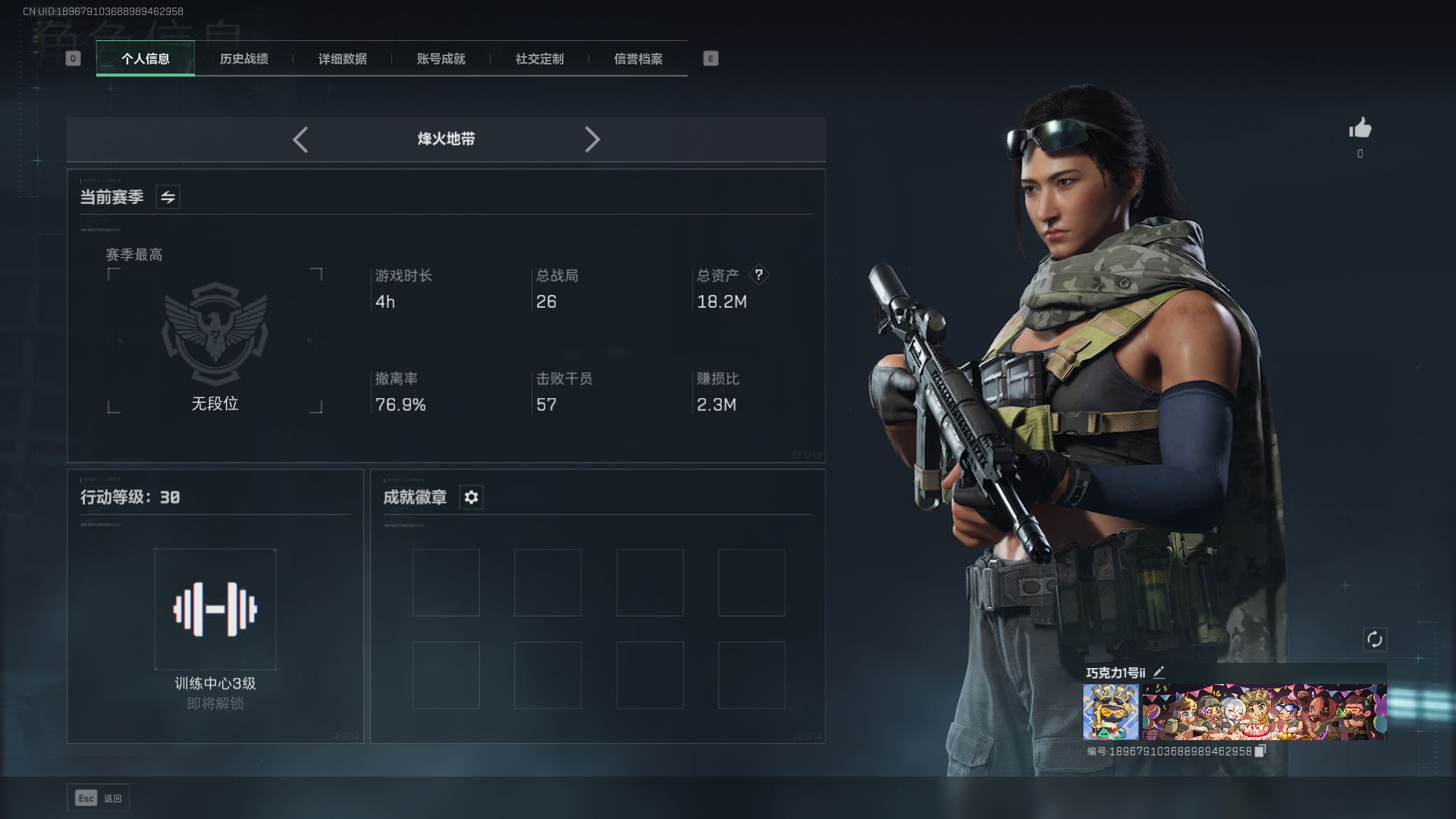The height and width of the screenshot is (819, 1456).
Task: Copy the player 编号 with the copy icon
Action: pyautogui.click(x=1260, y=751)
